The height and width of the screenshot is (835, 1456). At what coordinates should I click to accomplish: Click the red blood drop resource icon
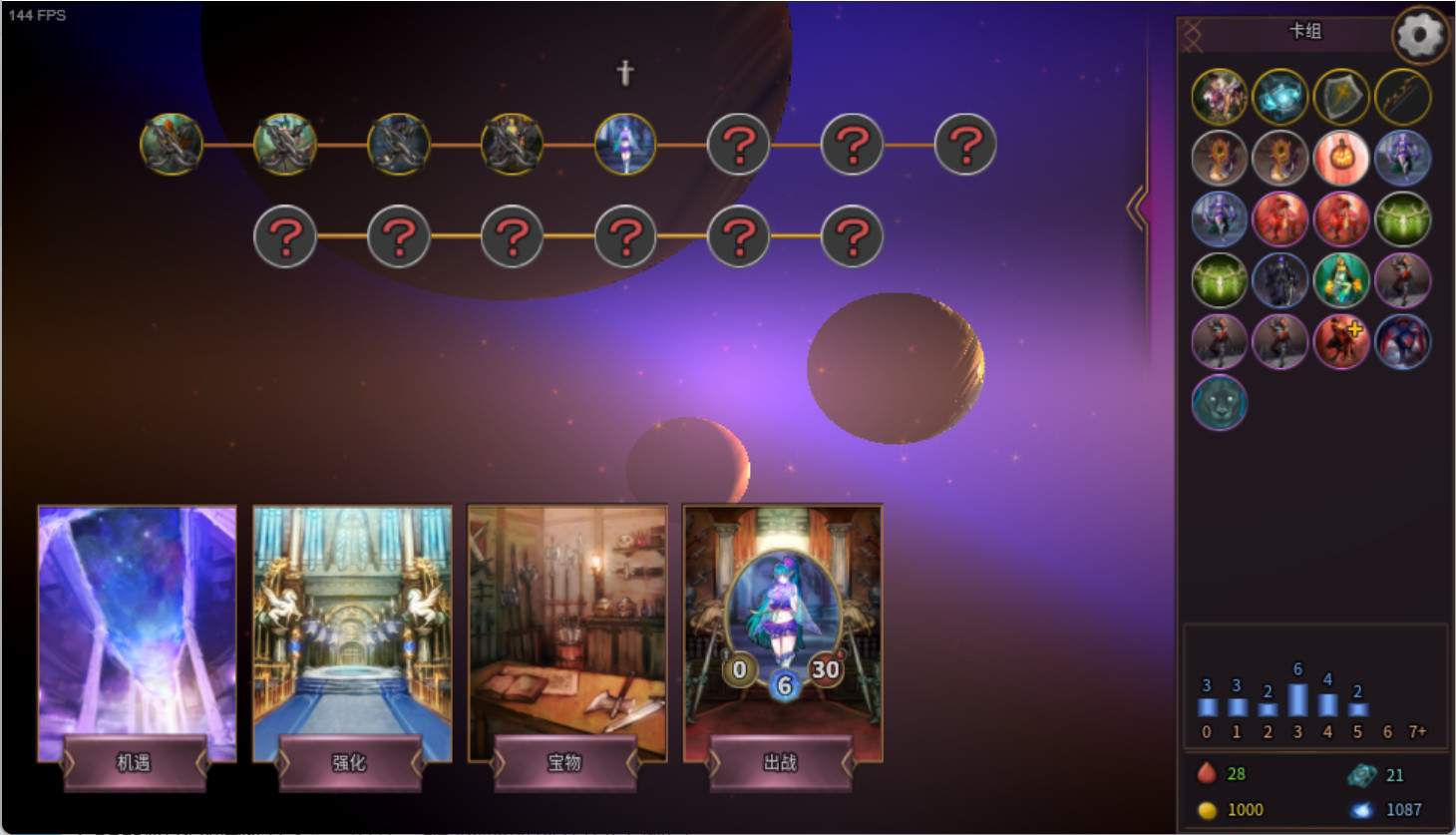pos(1208,773)
